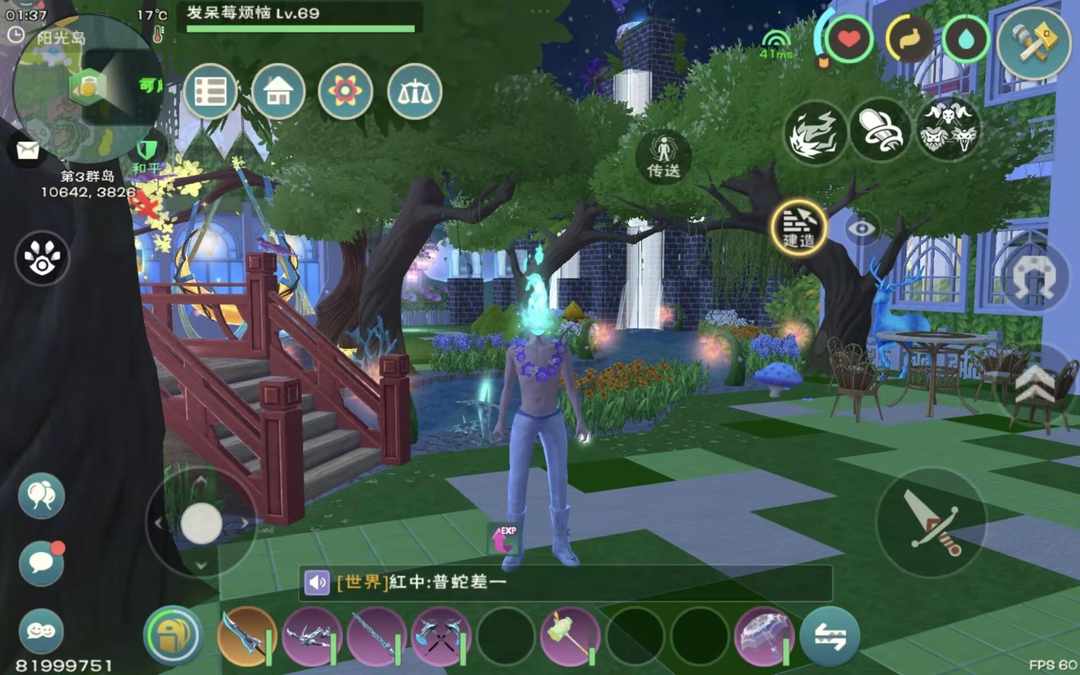Open the flower icon menu

346,92
